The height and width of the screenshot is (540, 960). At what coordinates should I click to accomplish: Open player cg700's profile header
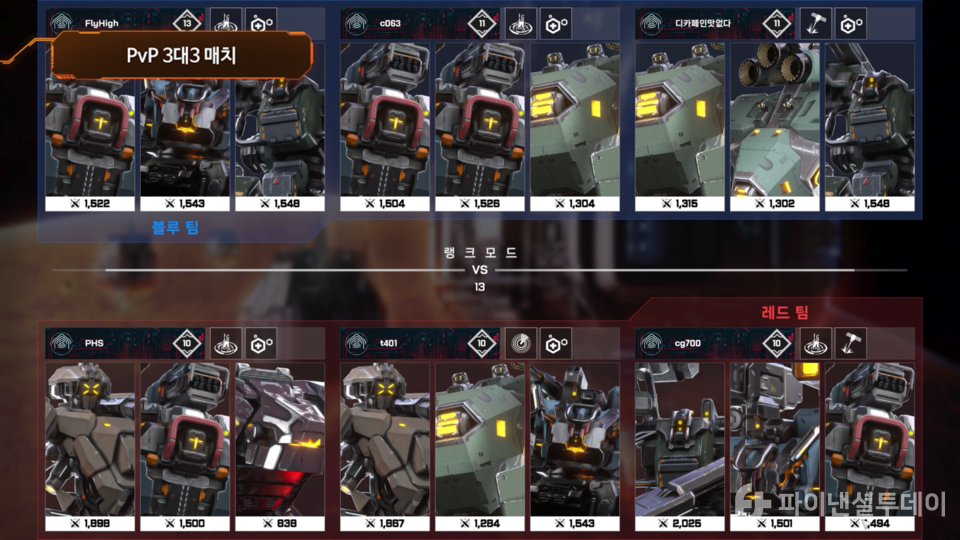click(690, 344)
